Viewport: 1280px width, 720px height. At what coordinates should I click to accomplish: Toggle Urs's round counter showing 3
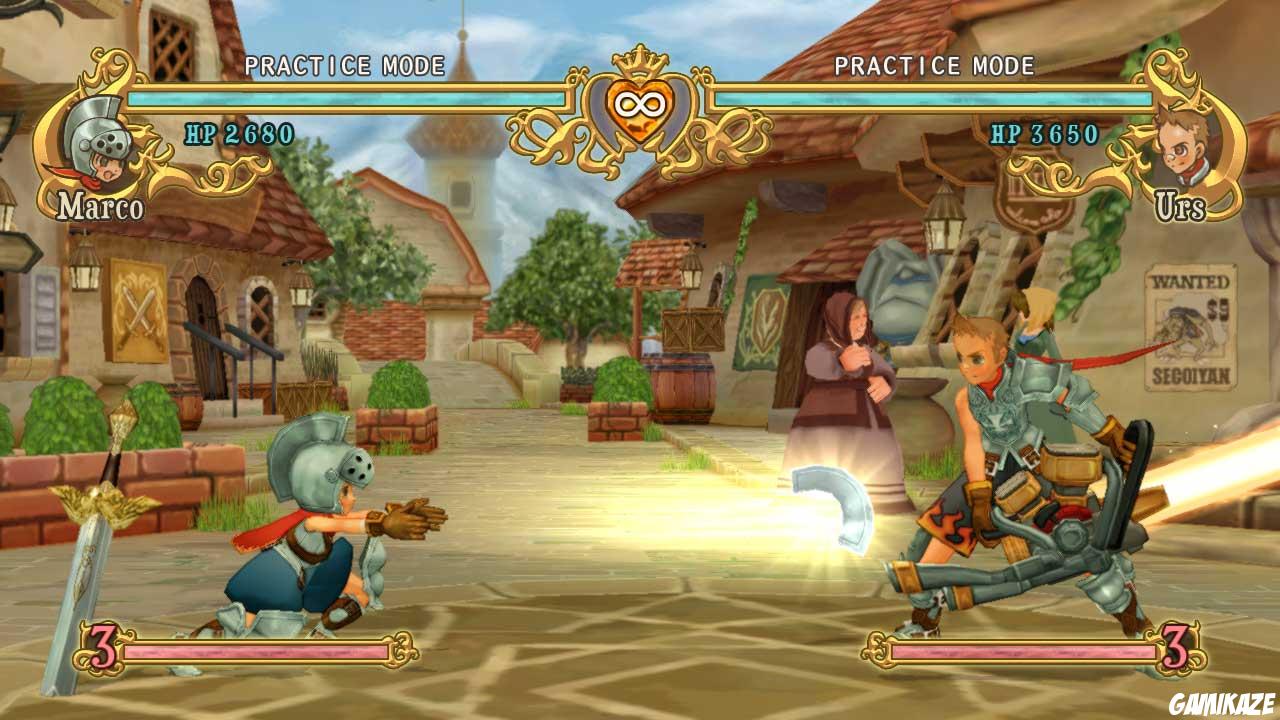click(x=1176, y=650)
